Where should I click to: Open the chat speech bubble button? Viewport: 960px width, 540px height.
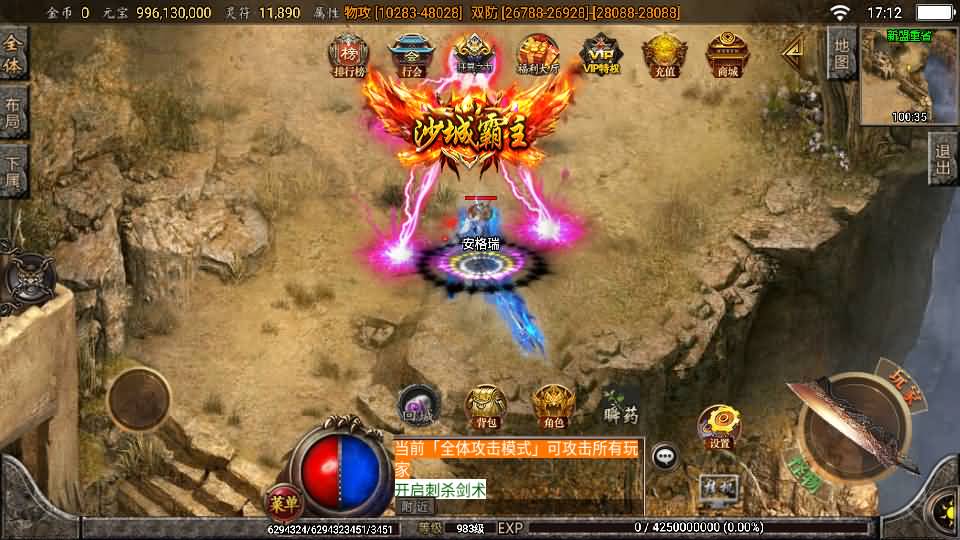(x=665, y=457)
